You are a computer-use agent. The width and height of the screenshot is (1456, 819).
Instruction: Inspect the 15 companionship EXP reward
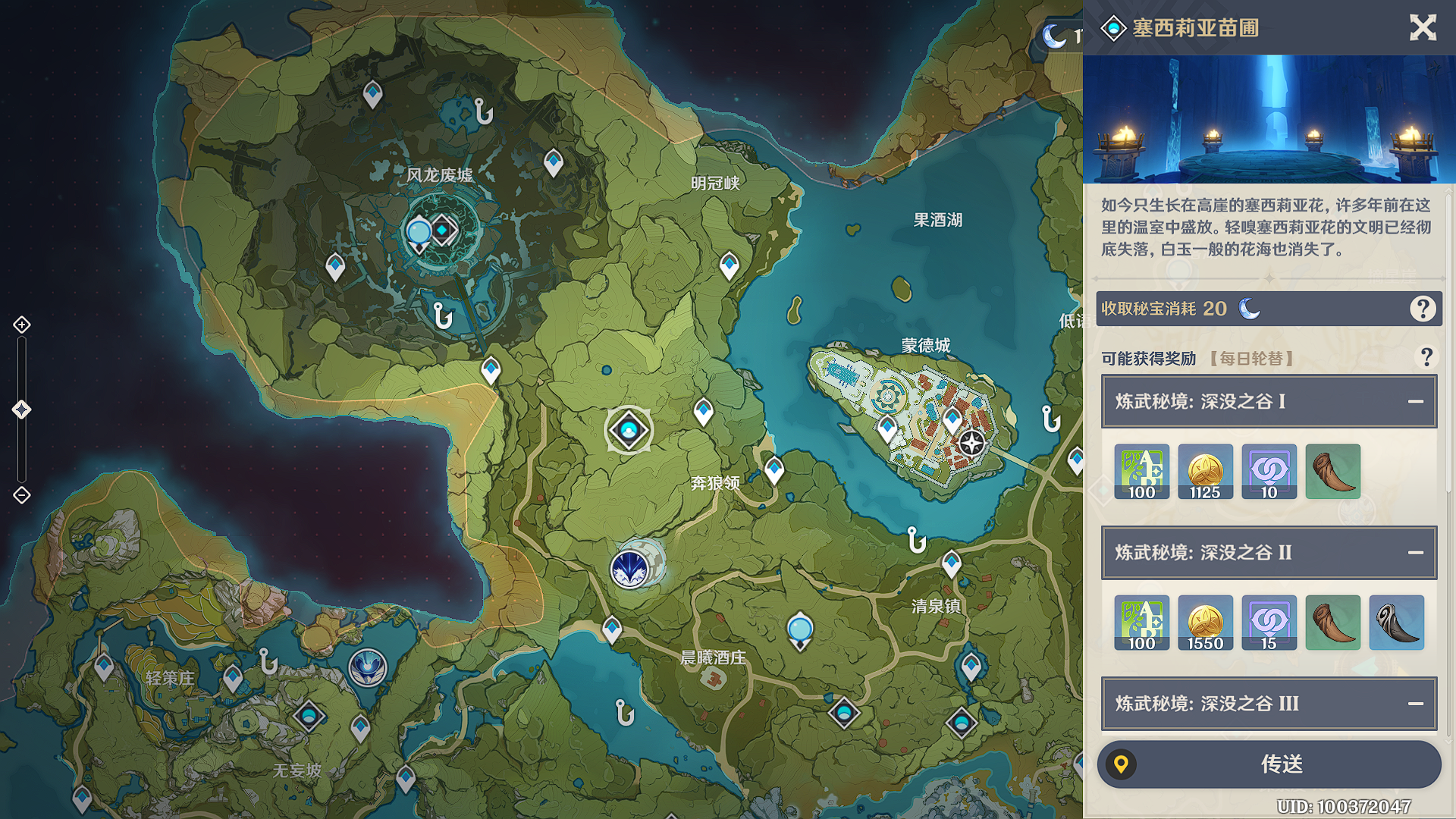pyautogui.click(x=1269, y=623)
